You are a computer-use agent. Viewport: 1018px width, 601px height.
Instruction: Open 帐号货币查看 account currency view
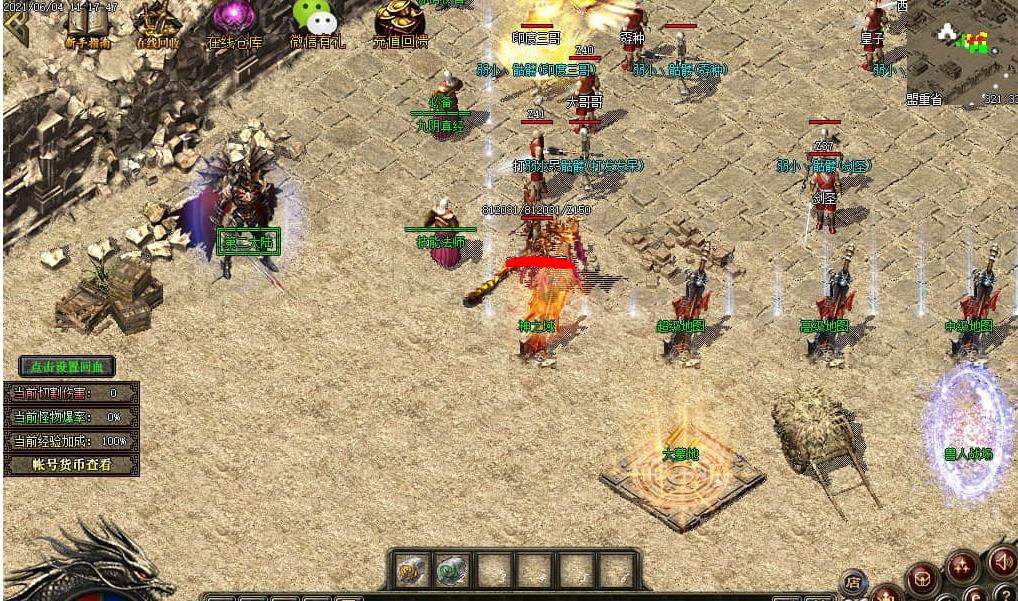[x=71, y=465]
